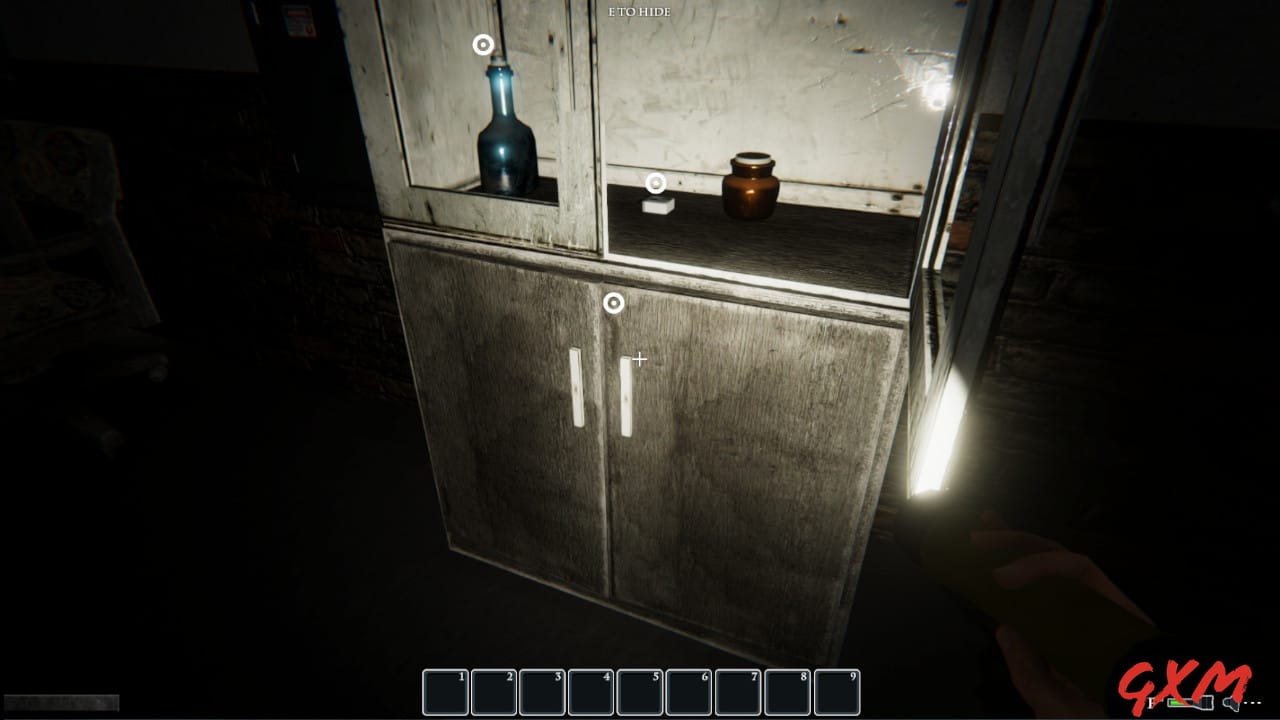1280x720 pixels.
Task: Select hotbar slot number 1
Action: click(x=446, y=692)
